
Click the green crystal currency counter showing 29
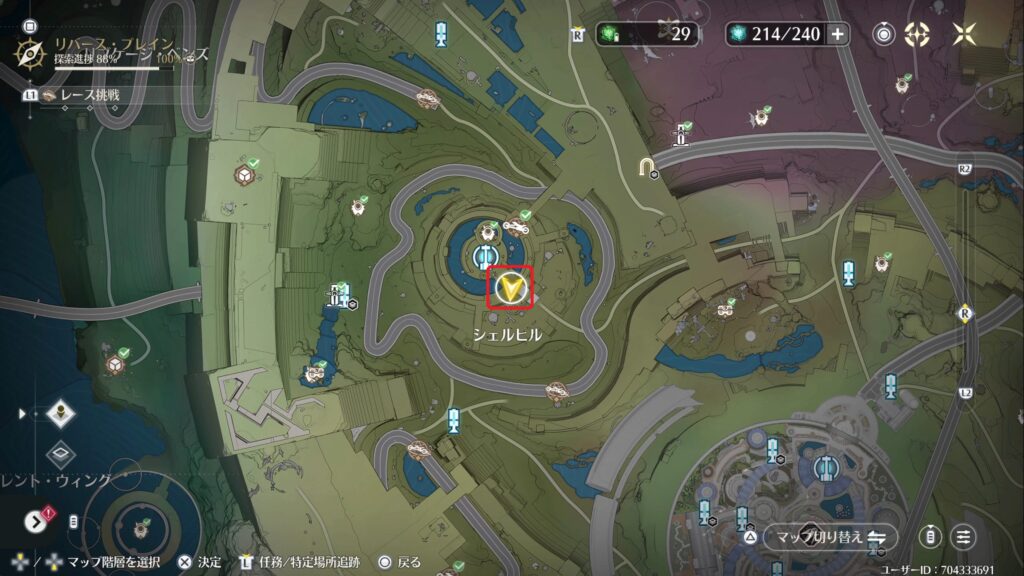[x=648, y=34]
